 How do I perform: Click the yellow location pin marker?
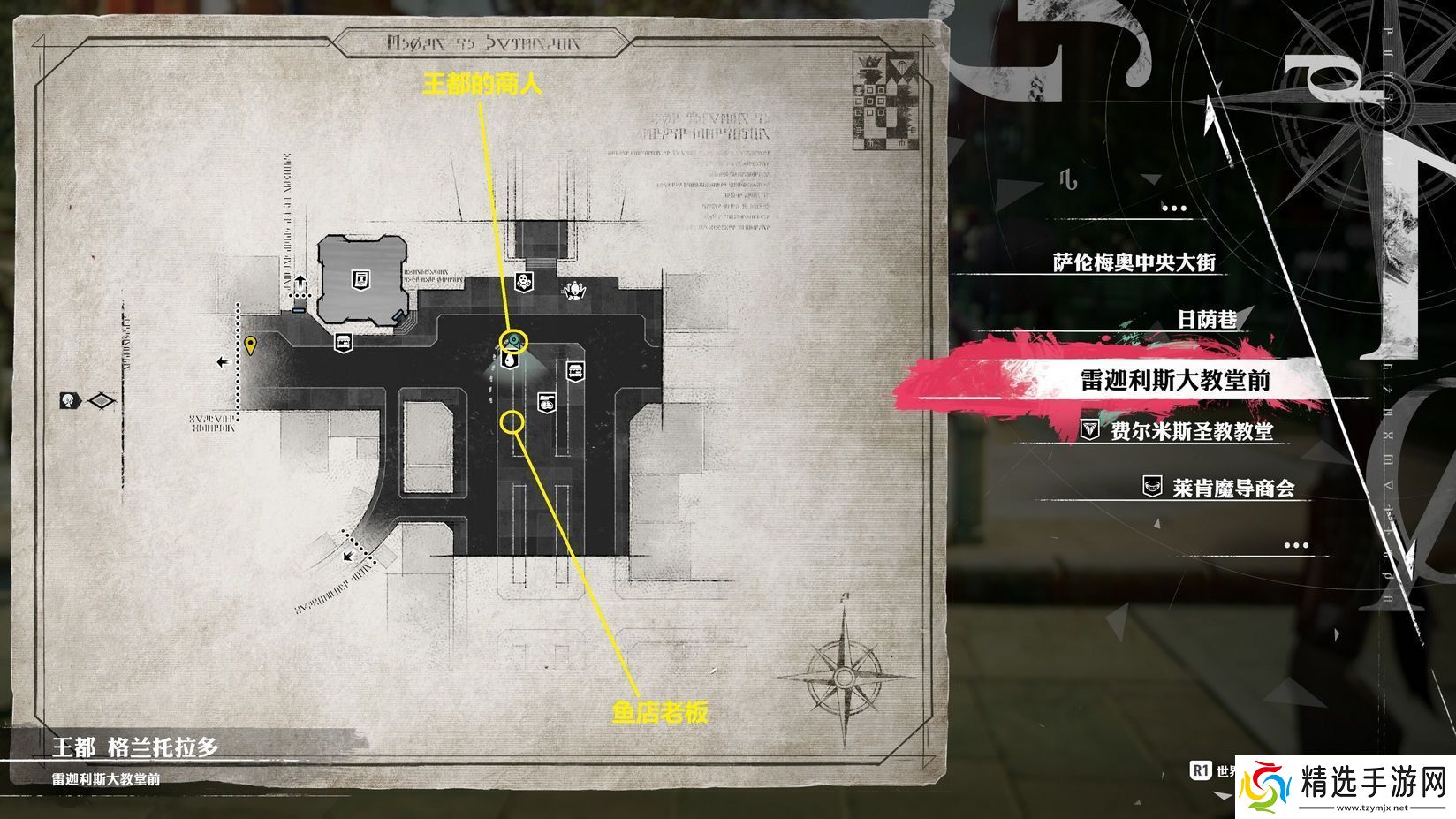coord(251,345)
